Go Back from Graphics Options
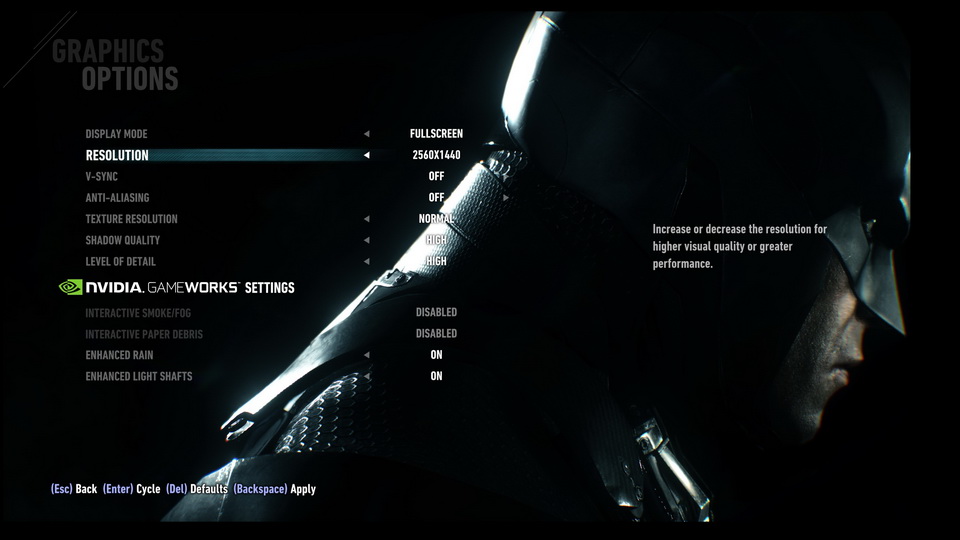The width and height of the screenshot is (960, 540). tap(74, 489)
